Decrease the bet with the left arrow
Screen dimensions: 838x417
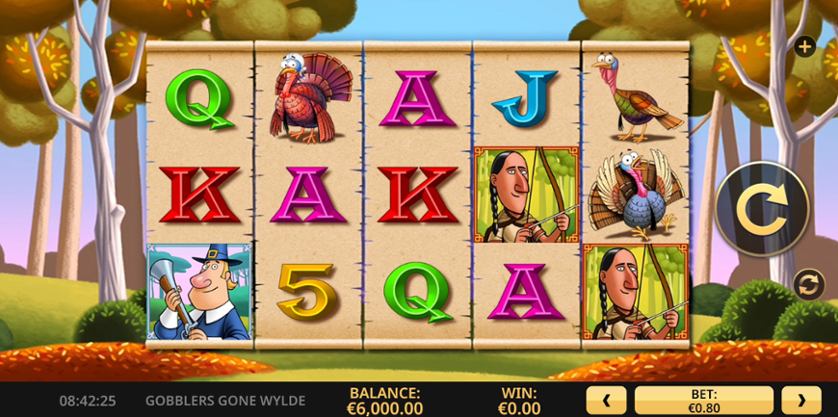607,399
